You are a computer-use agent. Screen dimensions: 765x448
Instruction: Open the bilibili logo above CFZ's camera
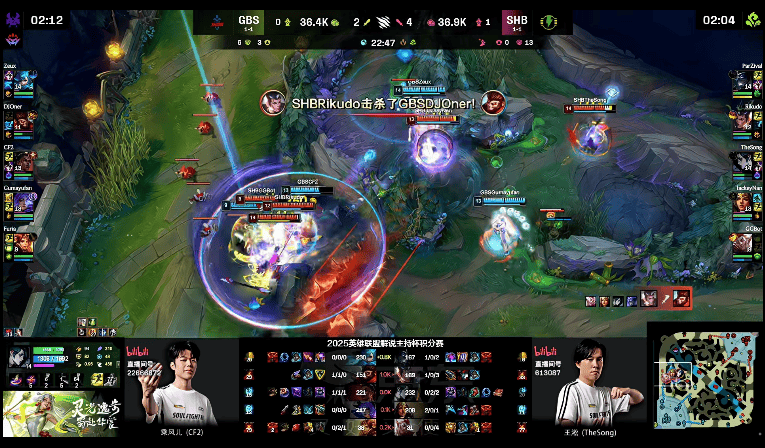(138, 351)
